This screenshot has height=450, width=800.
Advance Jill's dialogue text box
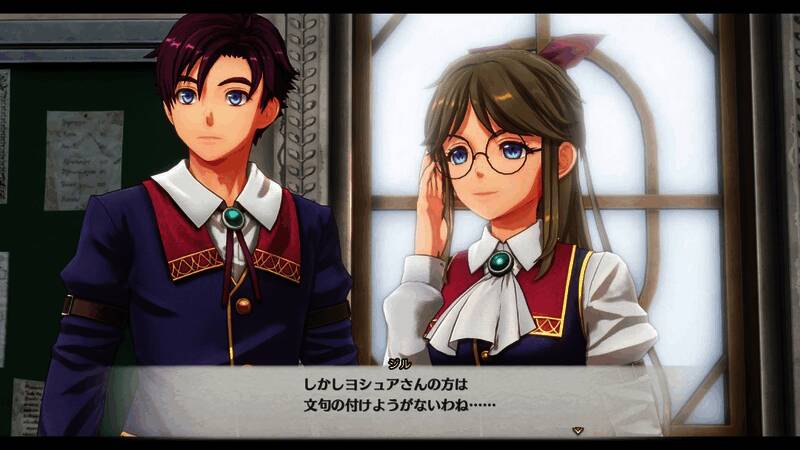coord(400,397)
